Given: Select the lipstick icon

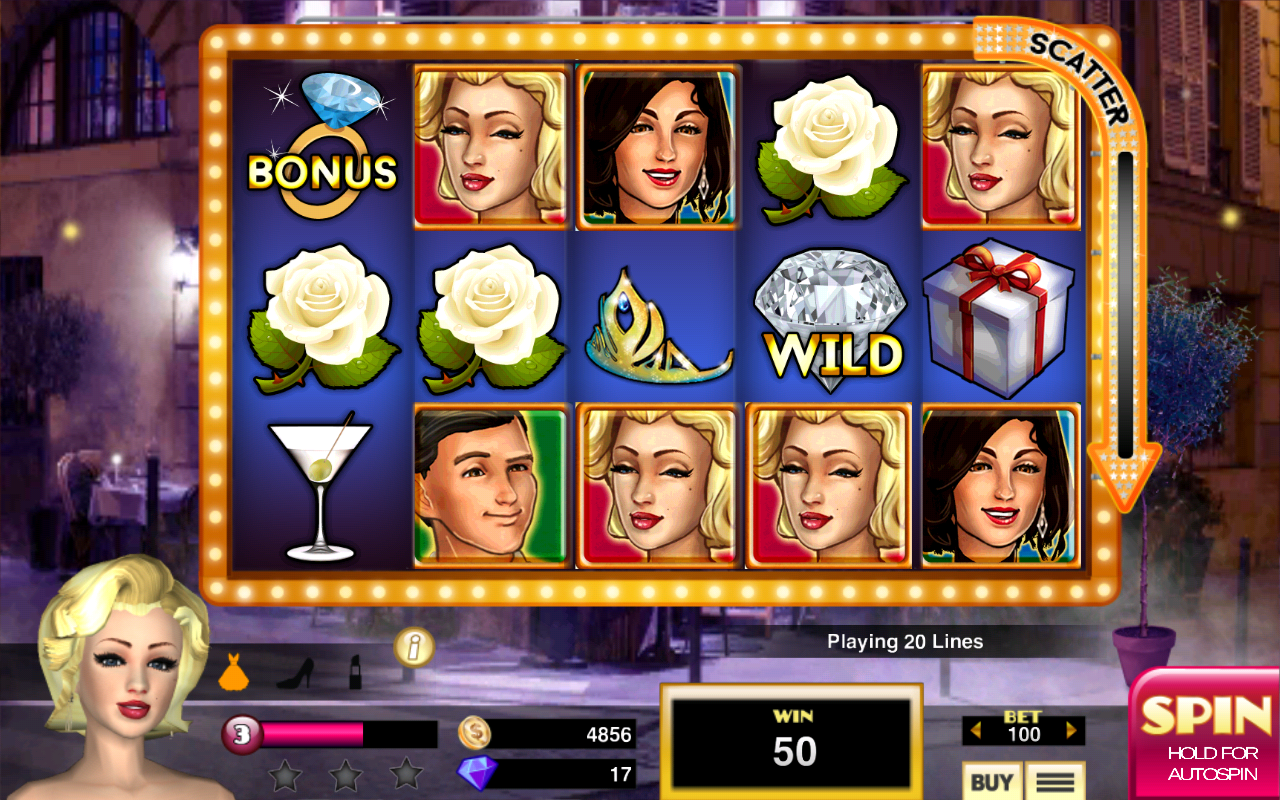Looking at the screenshot, I should click(355, 672).
